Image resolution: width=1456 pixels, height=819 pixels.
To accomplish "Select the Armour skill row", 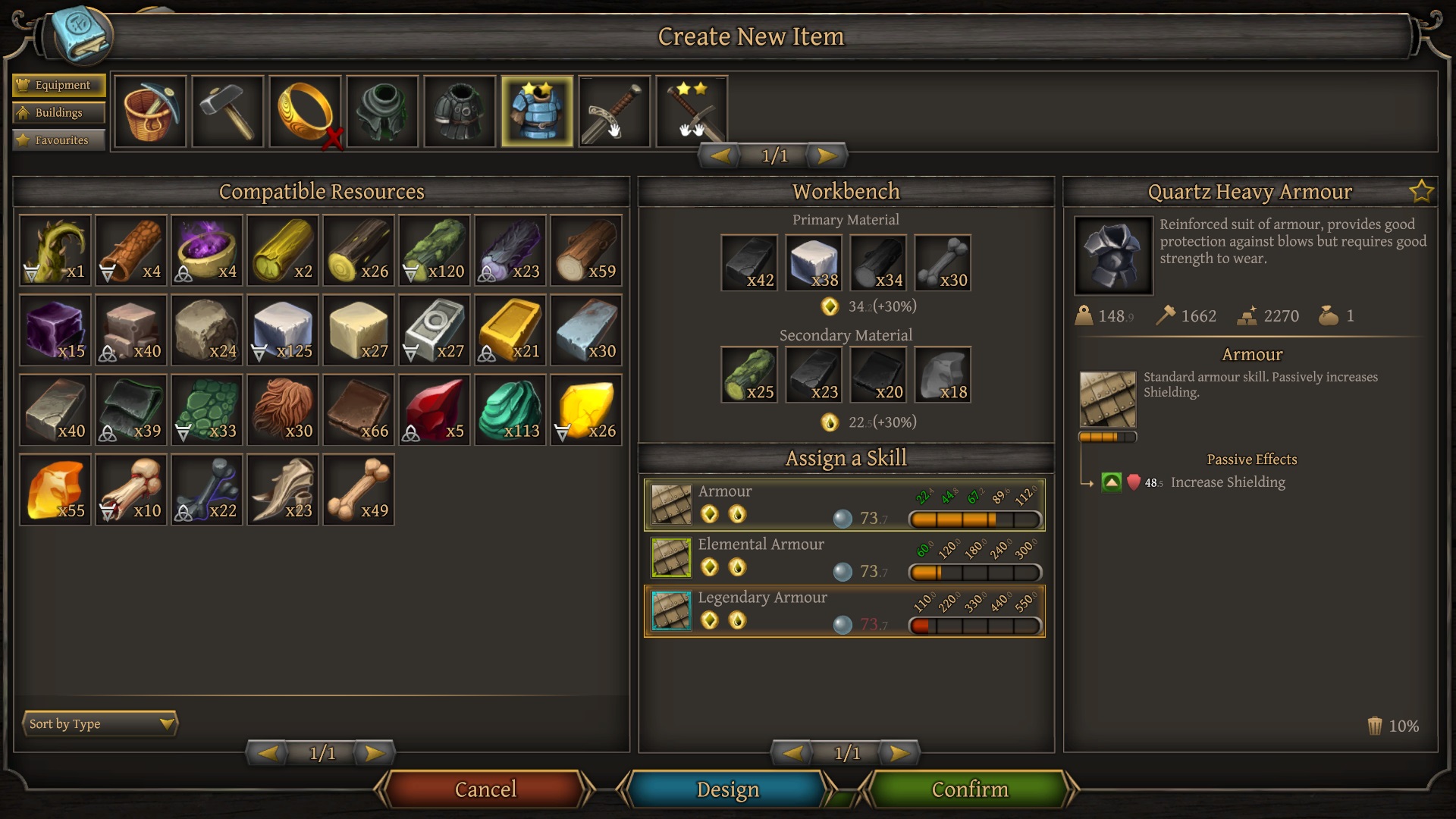I will click(x=844, y=504).
